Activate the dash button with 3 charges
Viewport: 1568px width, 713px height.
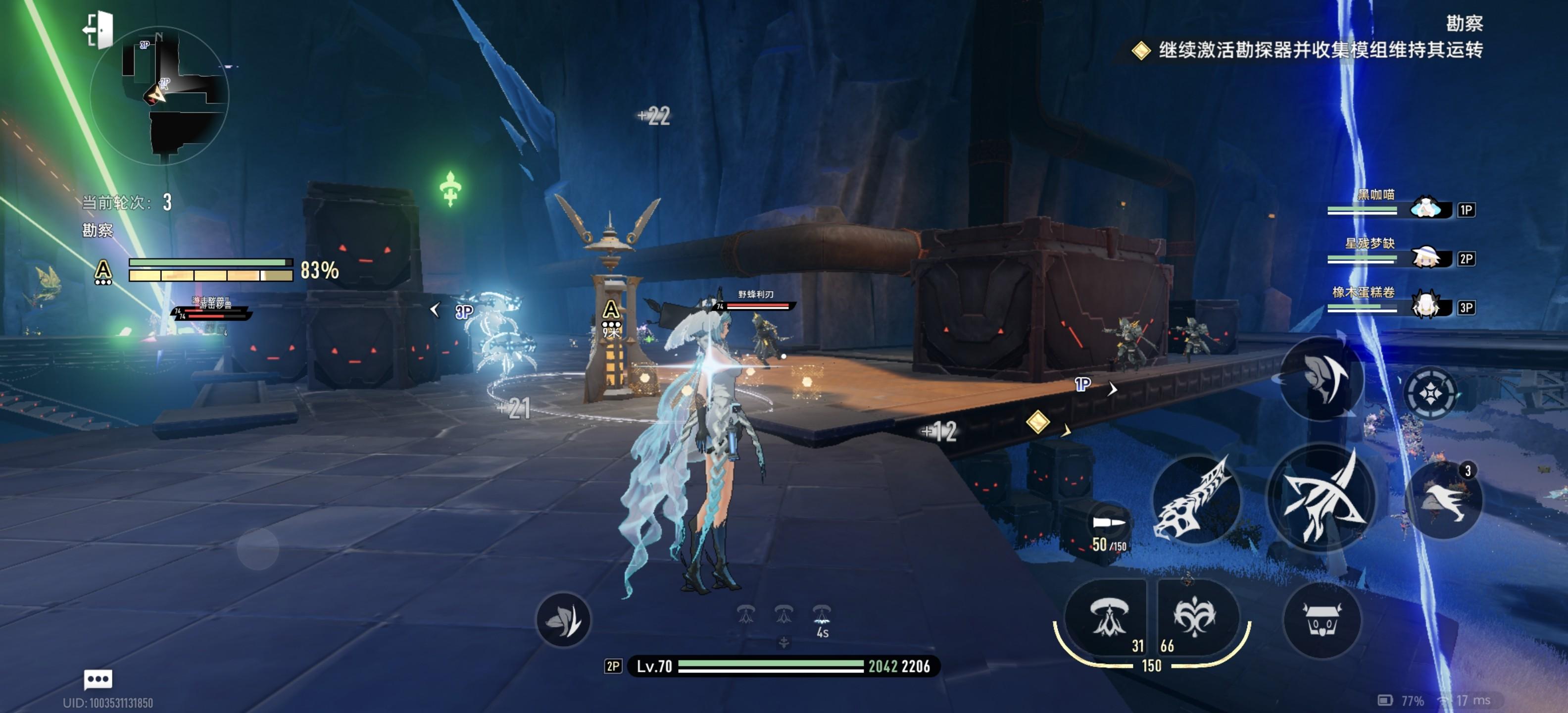pos(1443,499)
